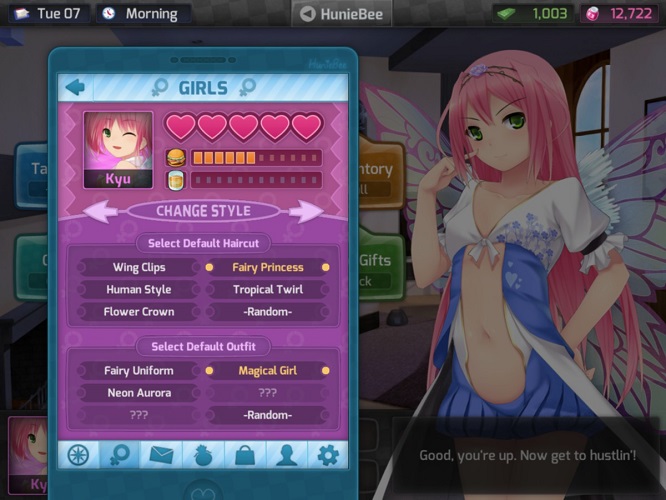Click the HunieBee button at top

341,14
